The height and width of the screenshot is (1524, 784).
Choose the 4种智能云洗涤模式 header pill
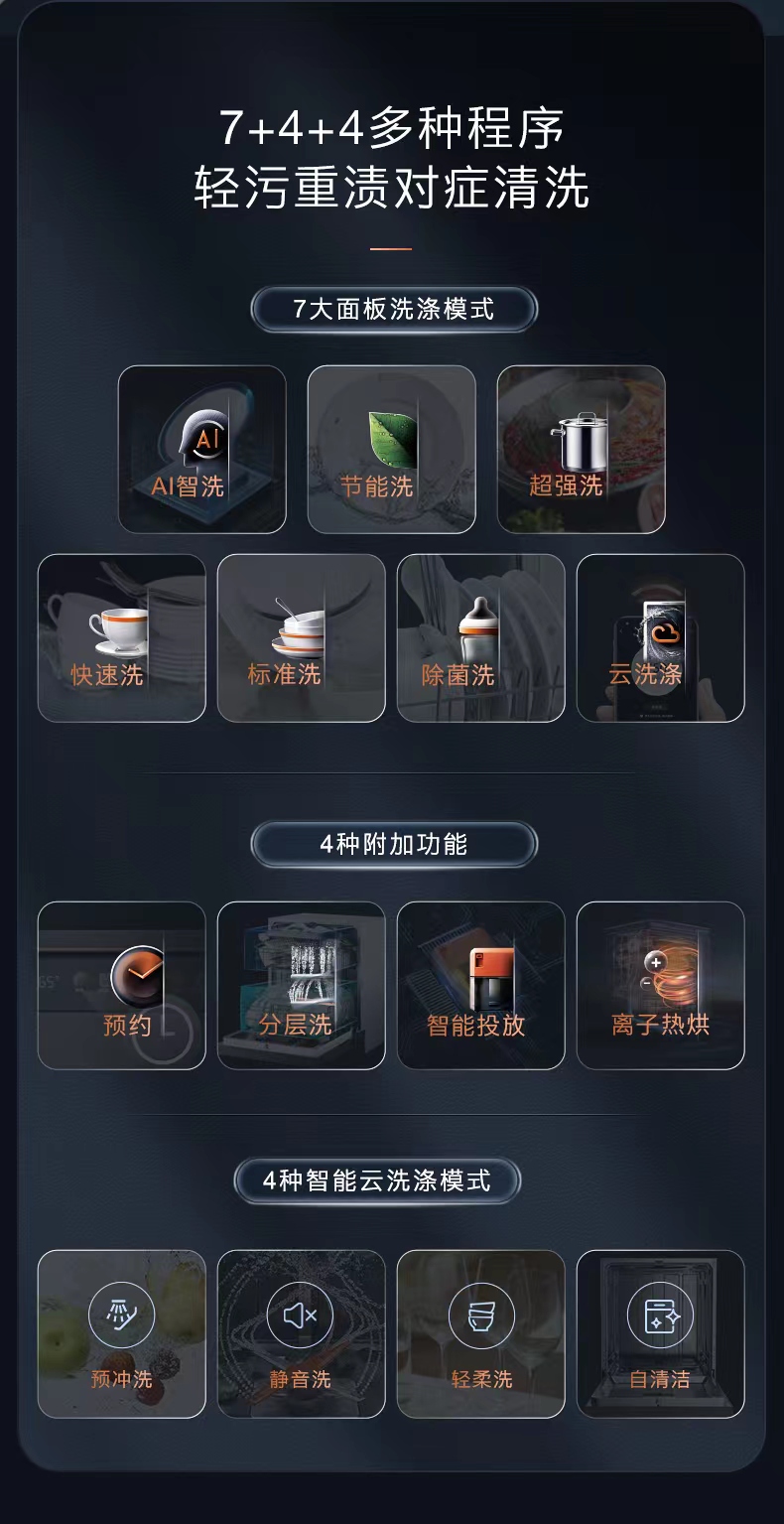pos(377,1180)
